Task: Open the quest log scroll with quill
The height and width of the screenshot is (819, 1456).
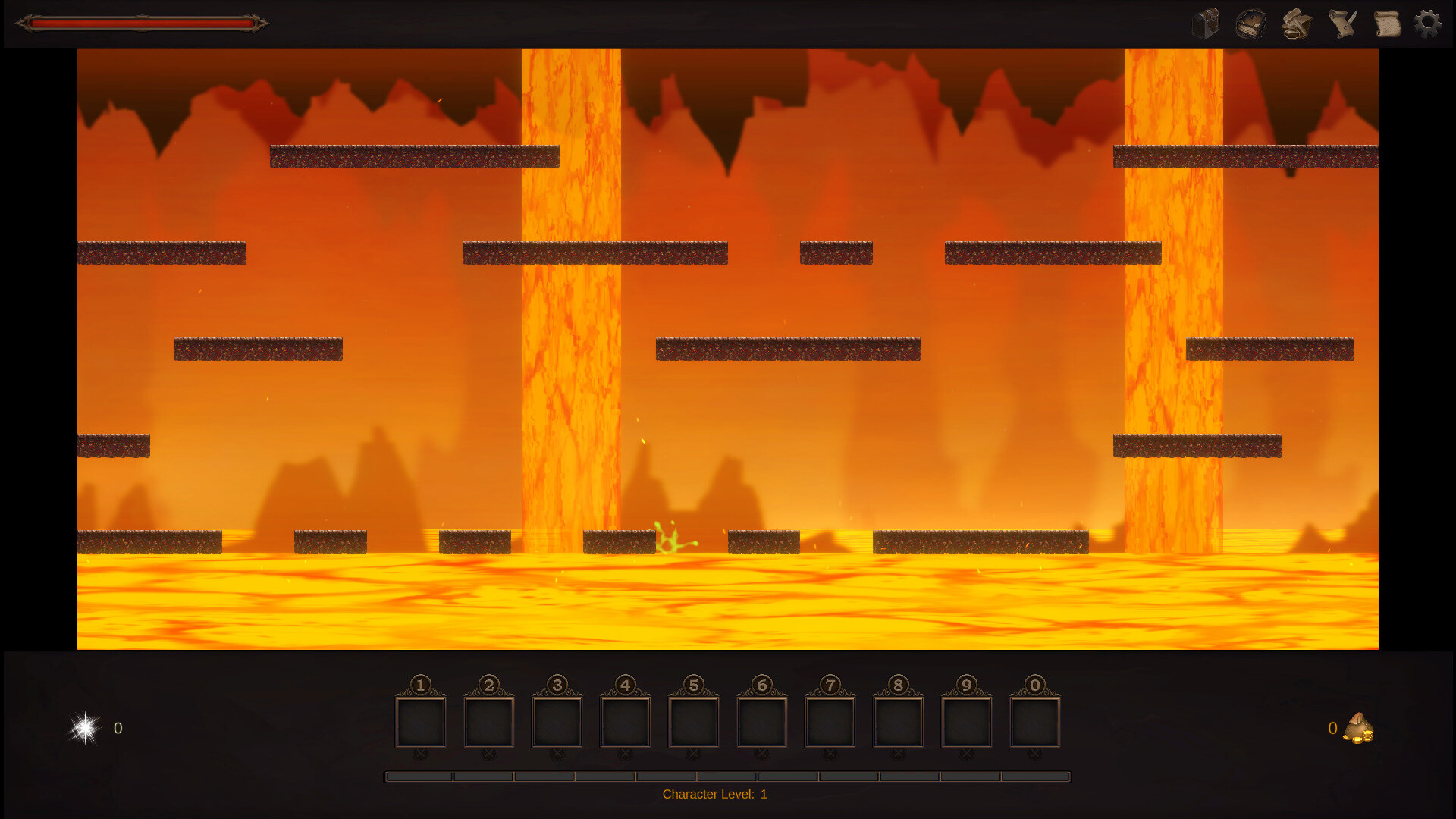Action: [x=1340, y=24]
